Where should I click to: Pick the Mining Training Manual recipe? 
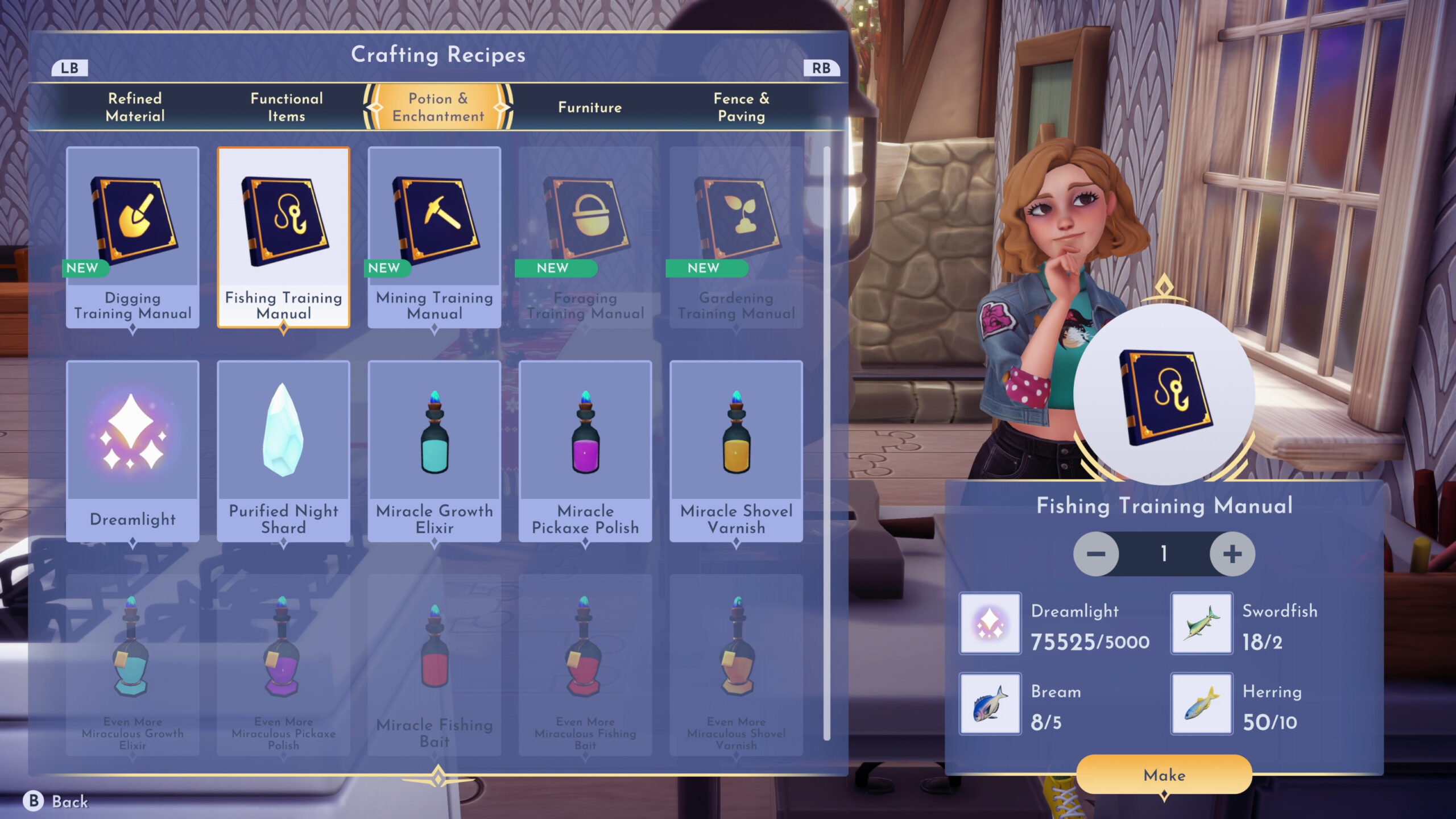point(435,237)
